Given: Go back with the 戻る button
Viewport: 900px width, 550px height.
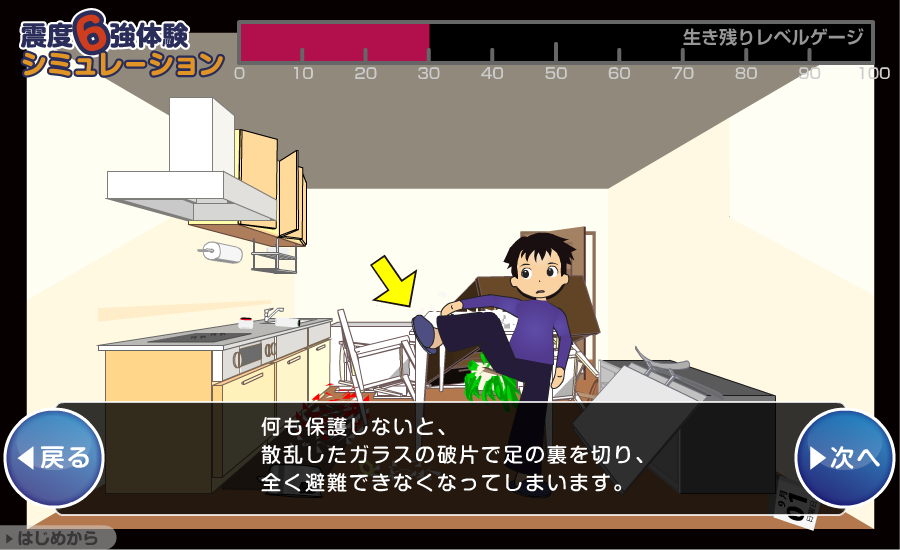Looking at the screenshot, I should [x=55, y=457].
